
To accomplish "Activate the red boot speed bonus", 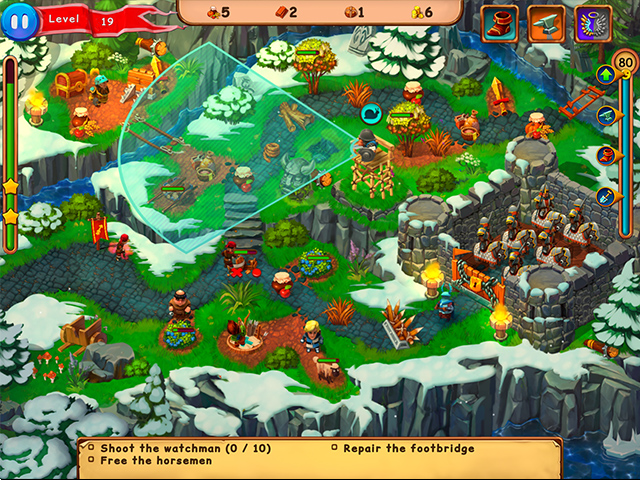I will 499,23.
